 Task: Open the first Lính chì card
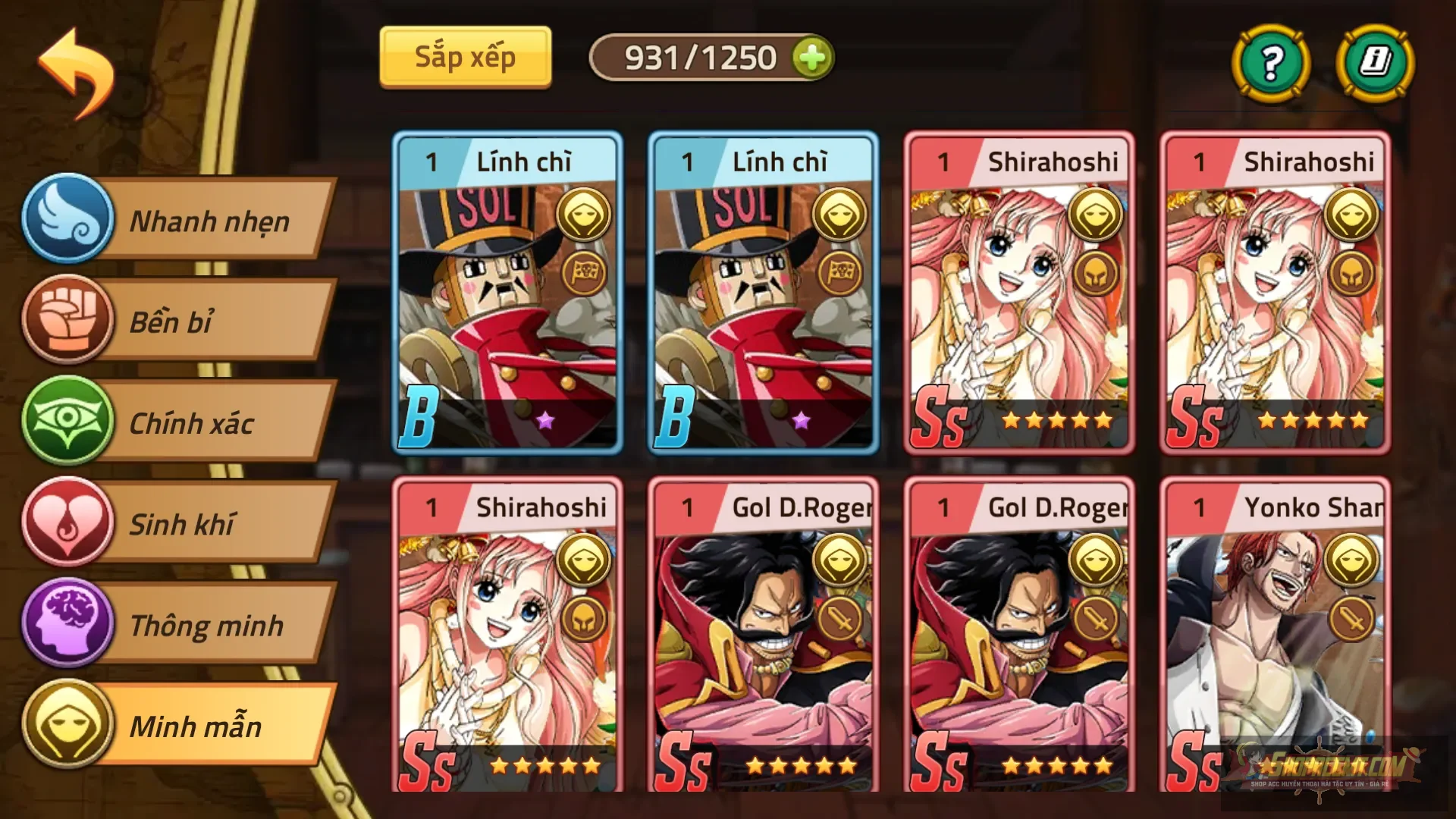point(507,292)
